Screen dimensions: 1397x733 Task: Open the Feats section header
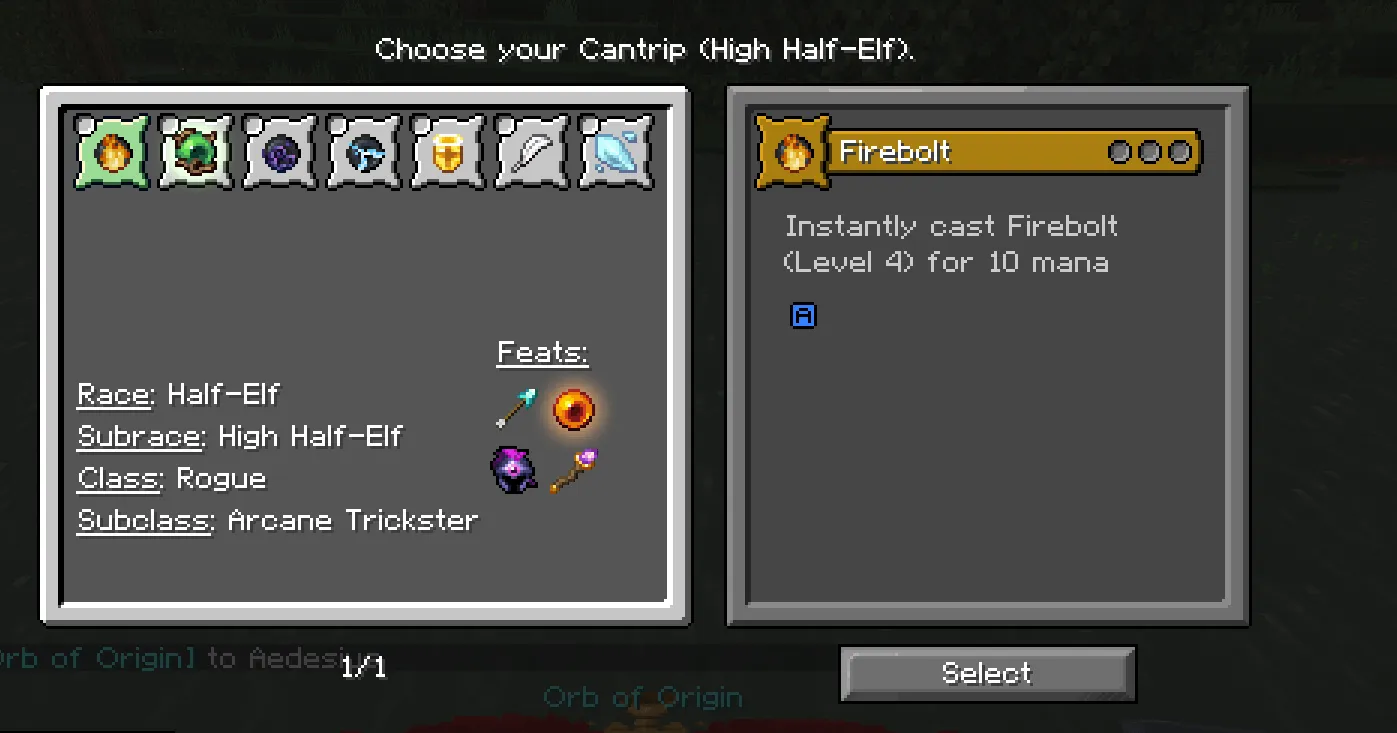point(542,351)
